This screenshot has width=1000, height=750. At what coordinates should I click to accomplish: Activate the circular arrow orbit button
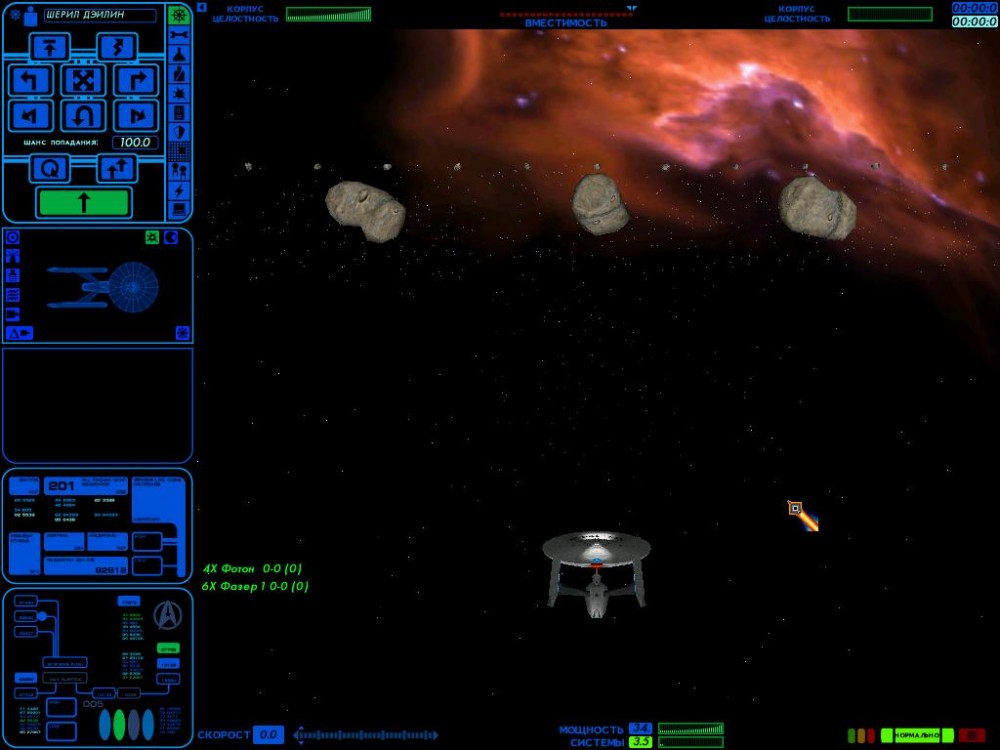[x=49, y=169]
